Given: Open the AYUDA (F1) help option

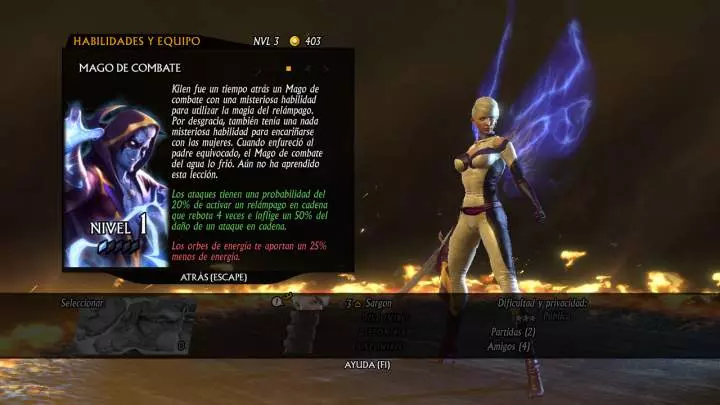Looking at the screenshot, I should [x=367, y=364].
